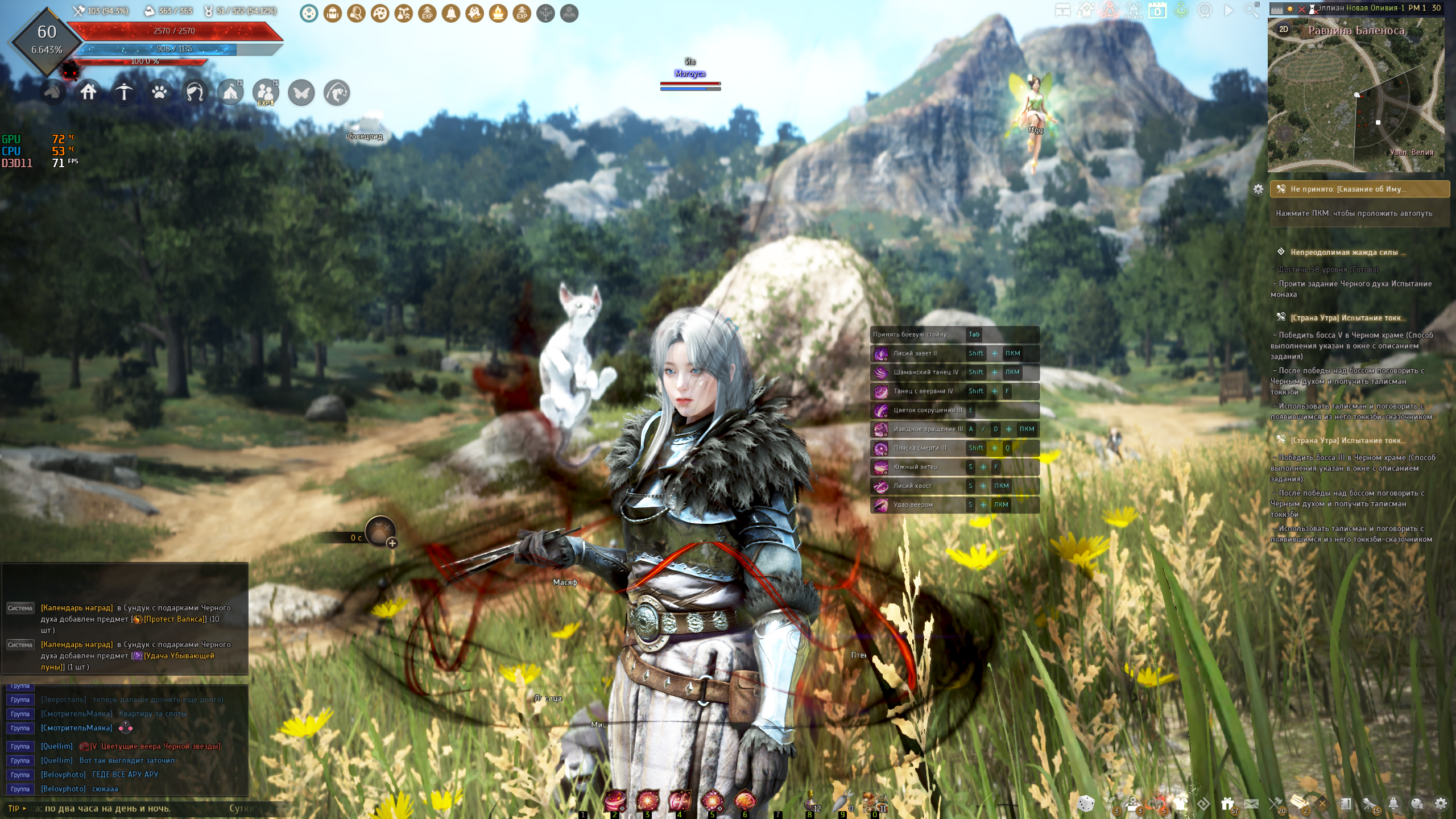Open the calendar icon in top bar

[x=1157, y=10]
